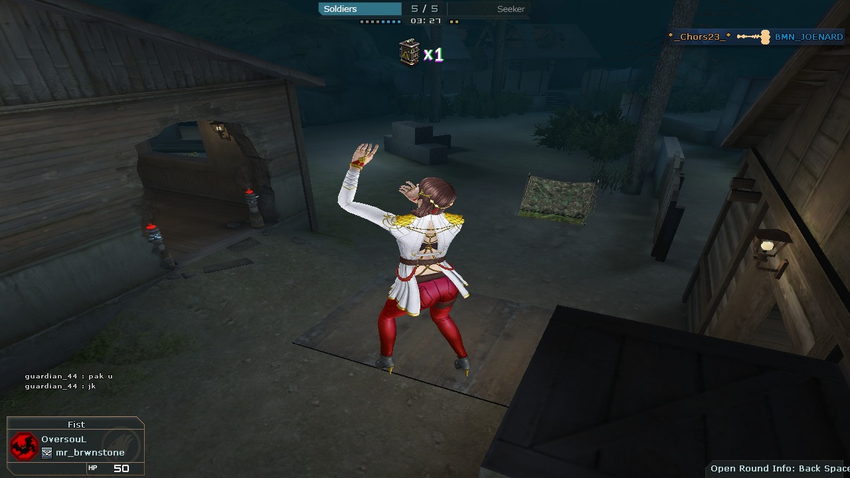
Task: Click the crate item icon
Action: 408,52
